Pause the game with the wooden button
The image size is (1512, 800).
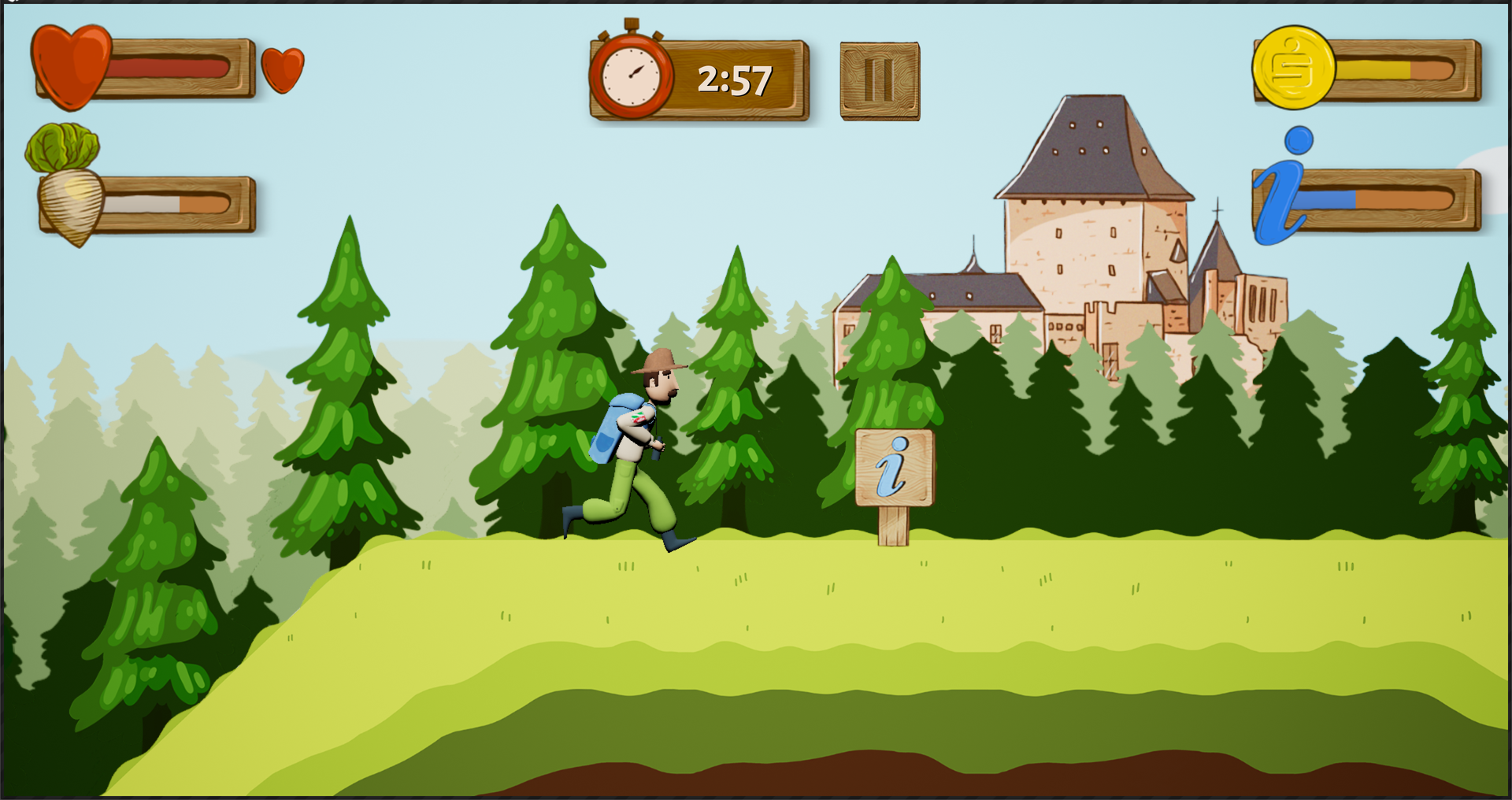click(x=880, y=81)
